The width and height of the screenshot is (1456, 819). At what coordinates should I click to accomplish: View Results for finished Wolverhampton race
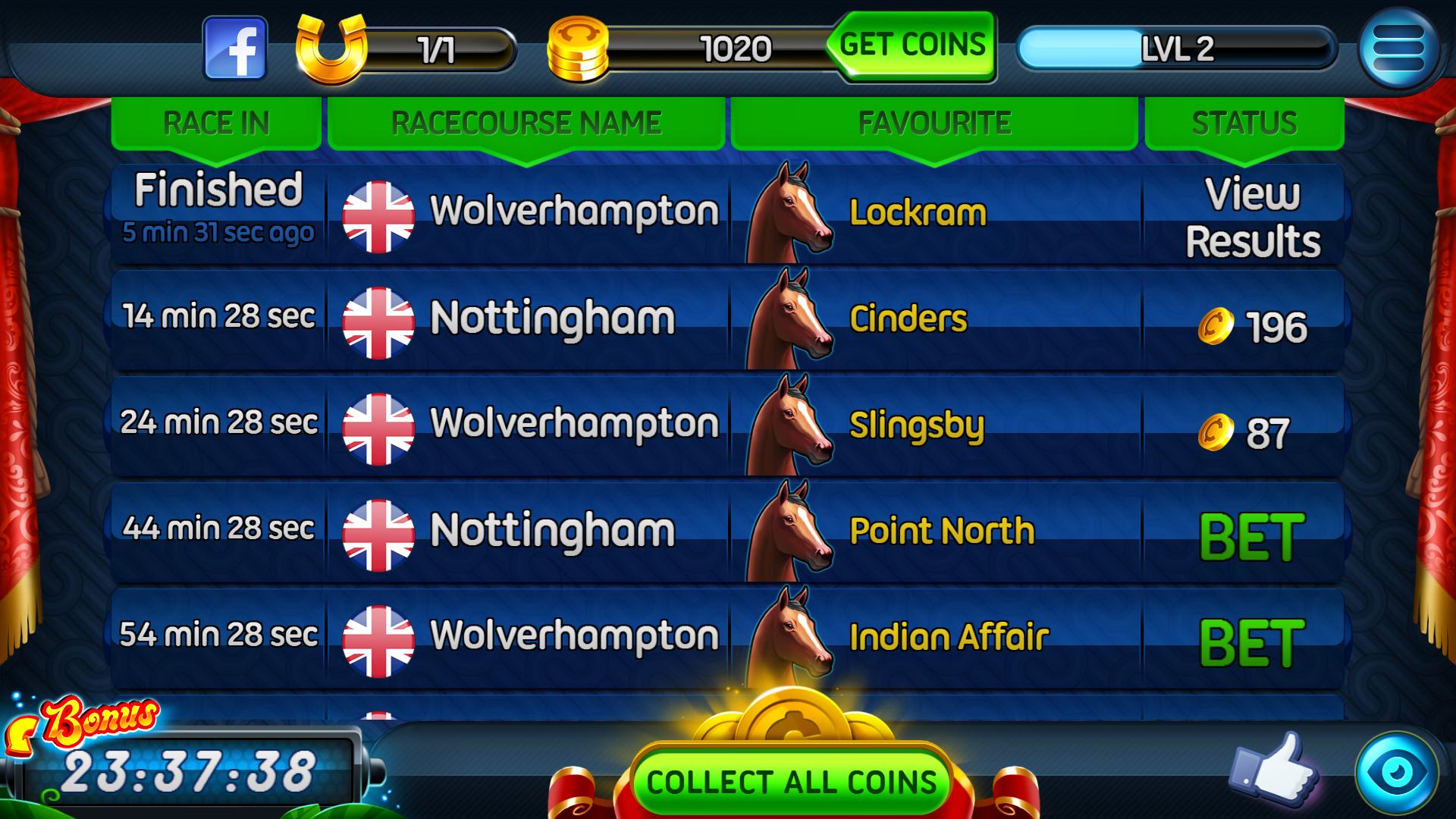1252,218
